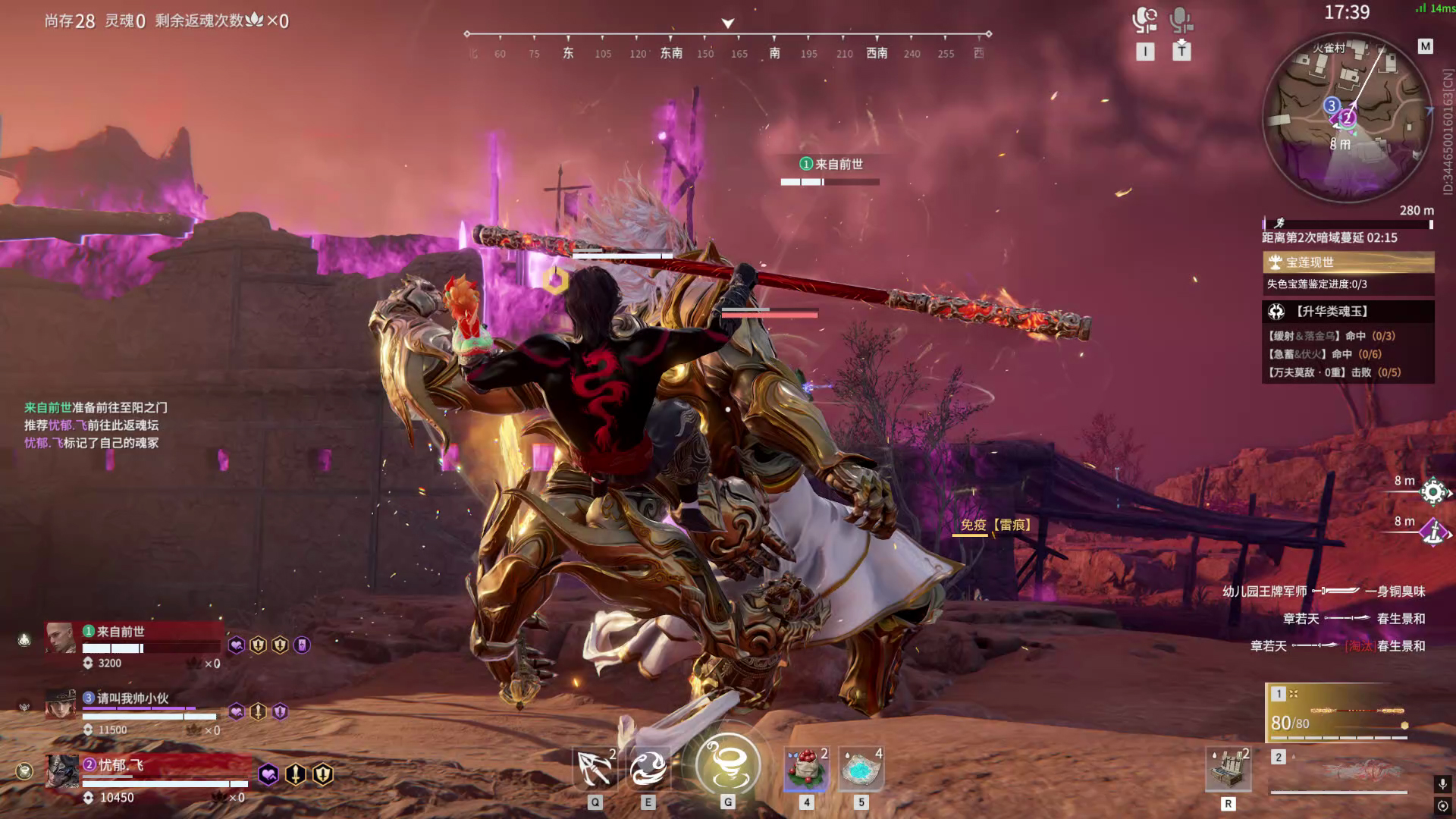Expand the 升华类魂玉 objectives panel

tap(1348, 312)
